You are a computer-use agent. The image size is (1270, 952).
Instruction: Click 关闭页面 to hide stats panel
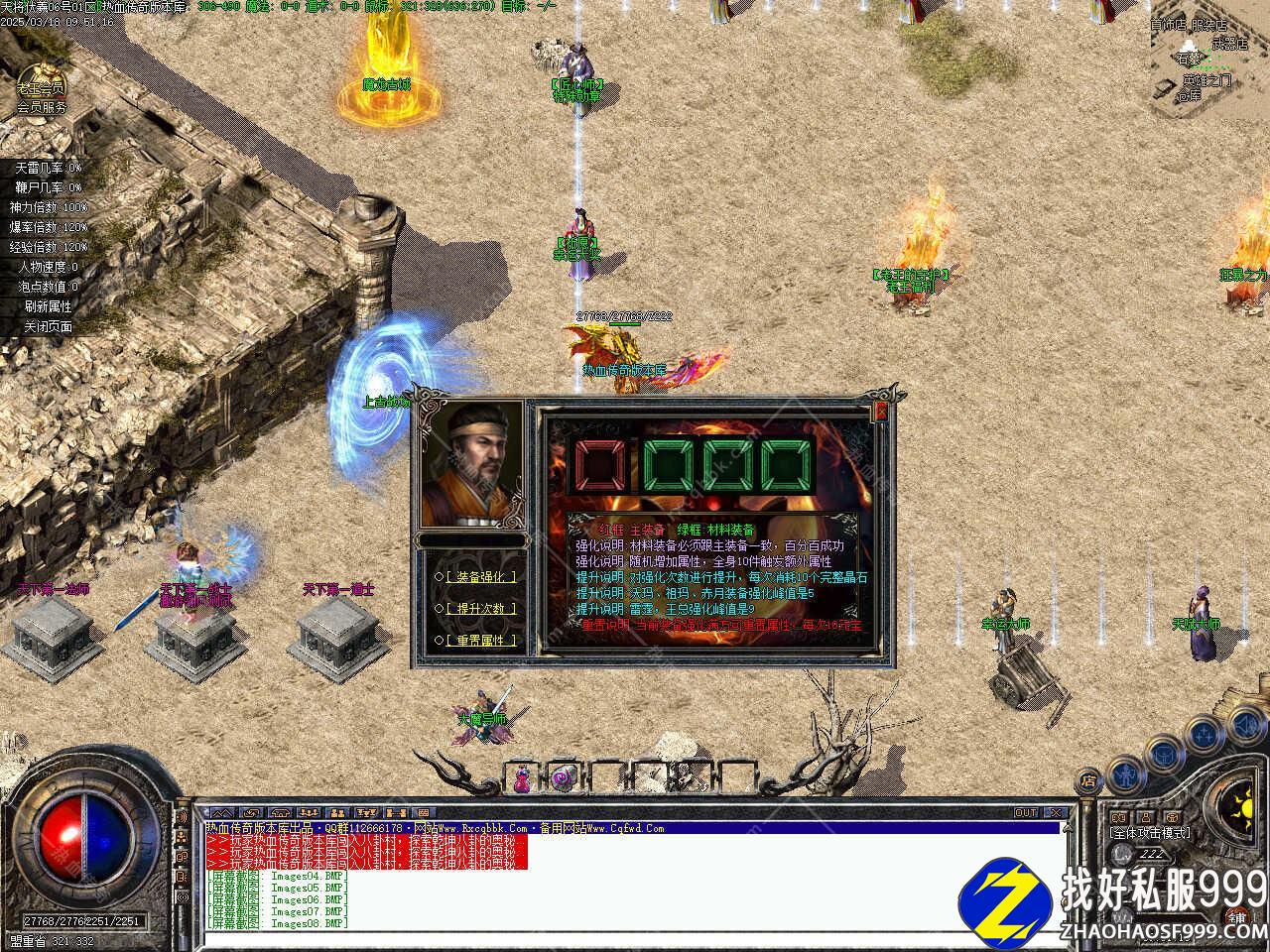coord(48,326)
